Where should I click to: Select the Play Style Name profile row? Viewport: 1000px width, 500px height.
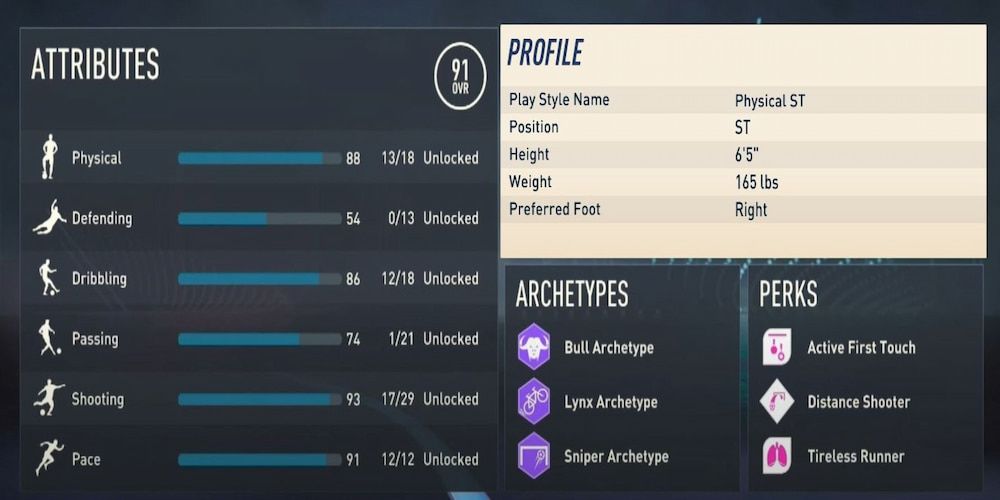click(x=743, y=100)
